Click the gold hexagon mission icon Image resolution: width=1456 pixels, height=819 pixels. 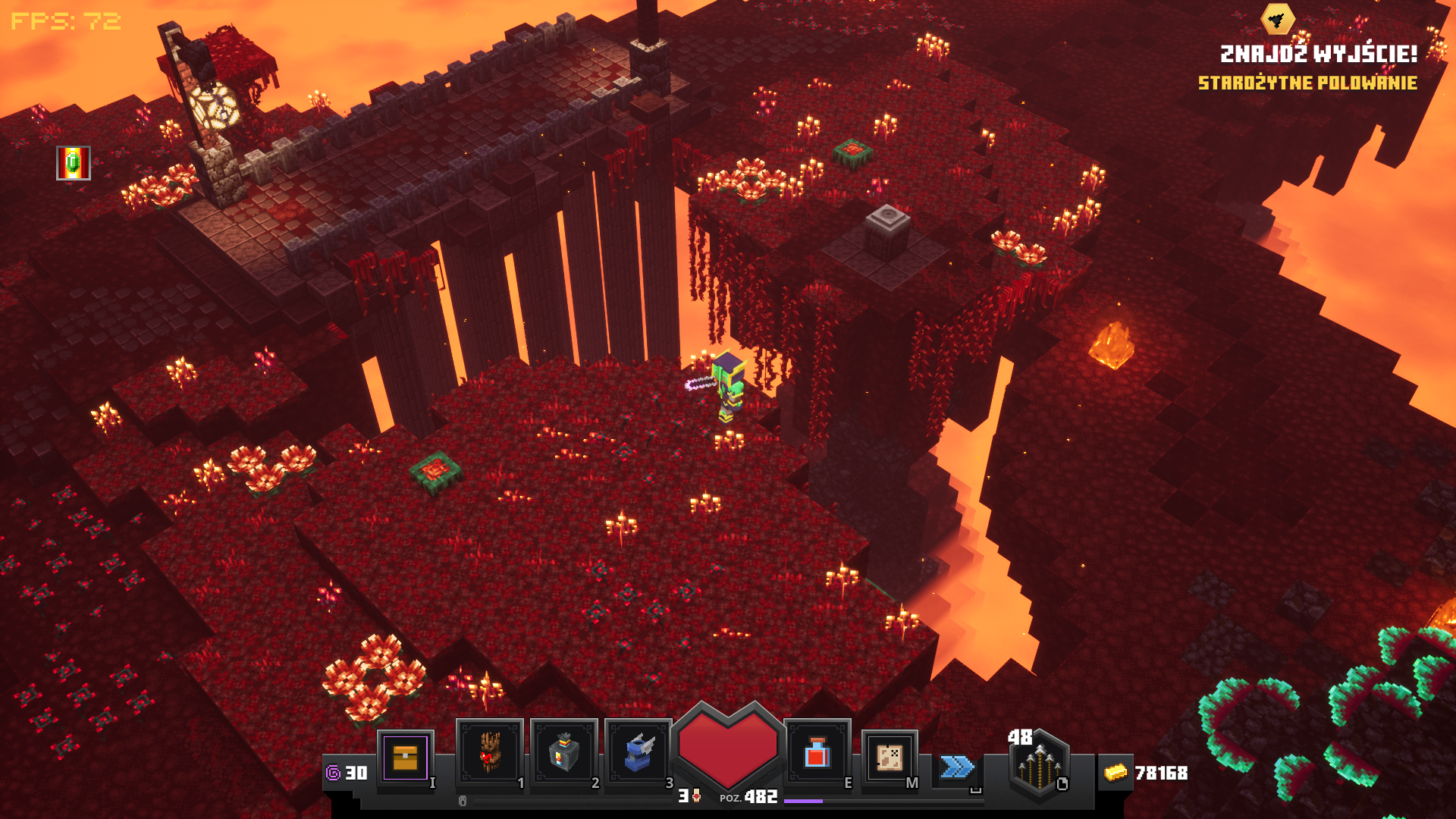click(x=1278, y=19)
